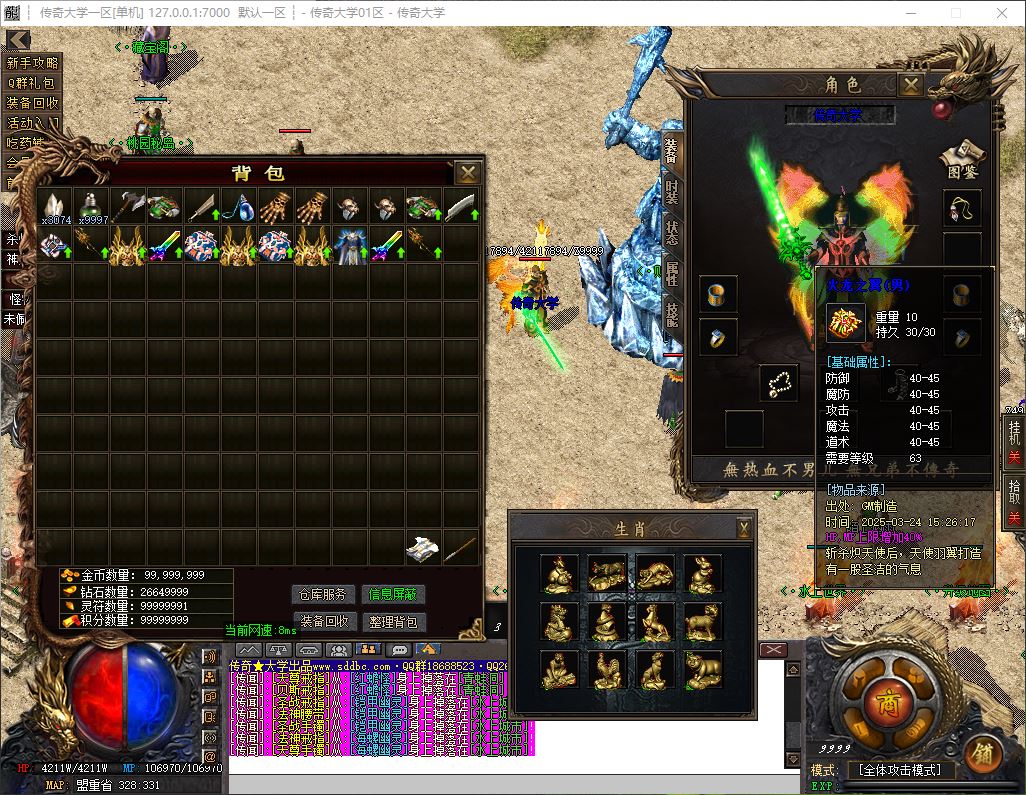Switch to the 状态 status tab
The width and height of the screenshot is (1026, 795).
point(671,232)
